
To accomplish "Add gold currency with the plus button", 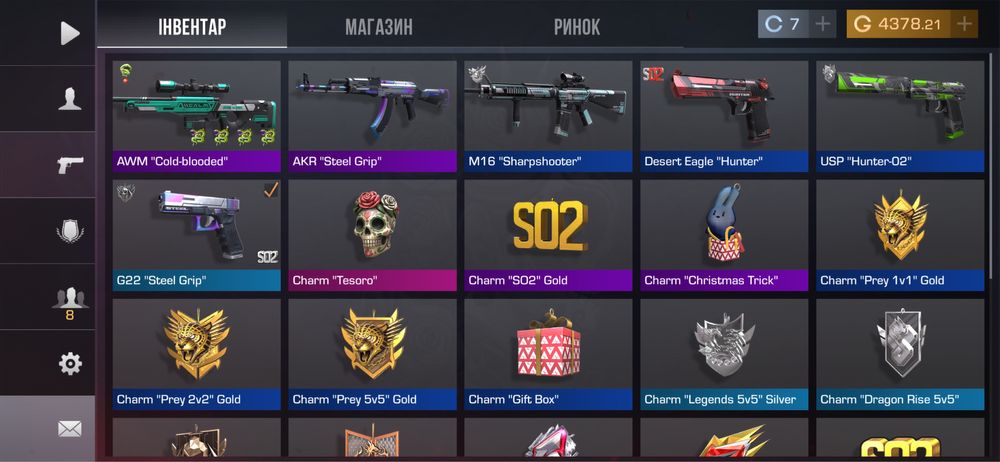I will click(964, 24).
